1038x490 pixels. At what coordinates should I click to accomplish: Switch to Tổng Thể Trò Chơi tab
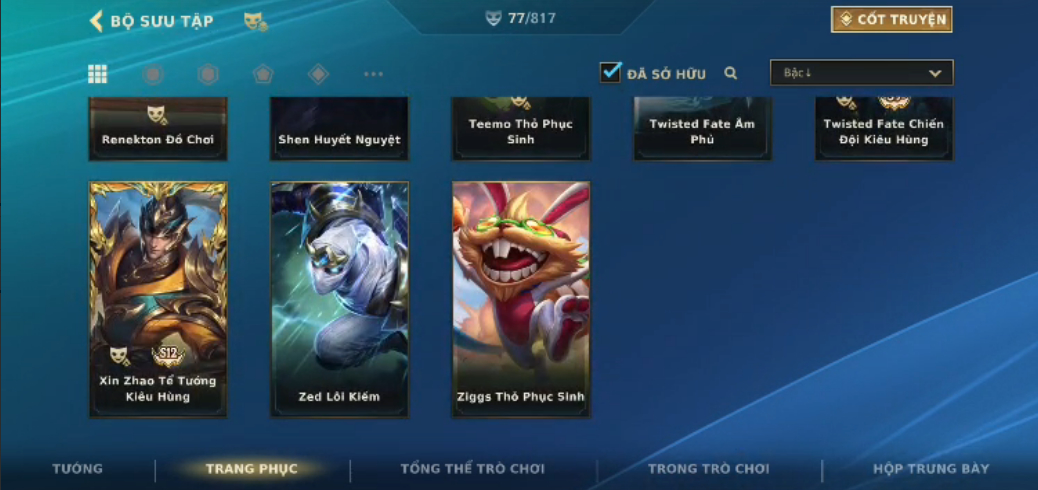click(x=473, y=469)
